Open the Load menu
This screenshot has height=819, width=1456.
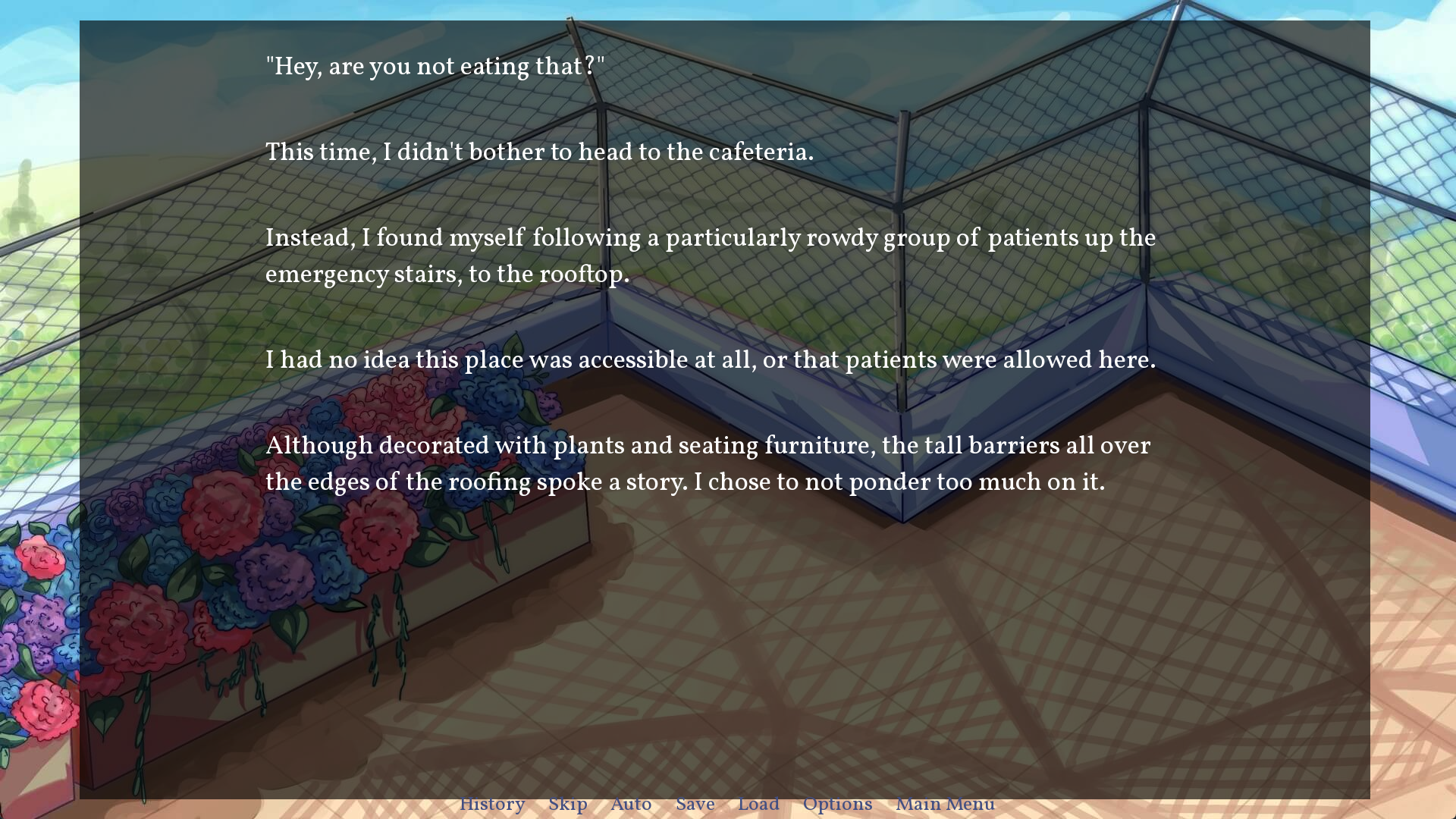tap(758, 805)
